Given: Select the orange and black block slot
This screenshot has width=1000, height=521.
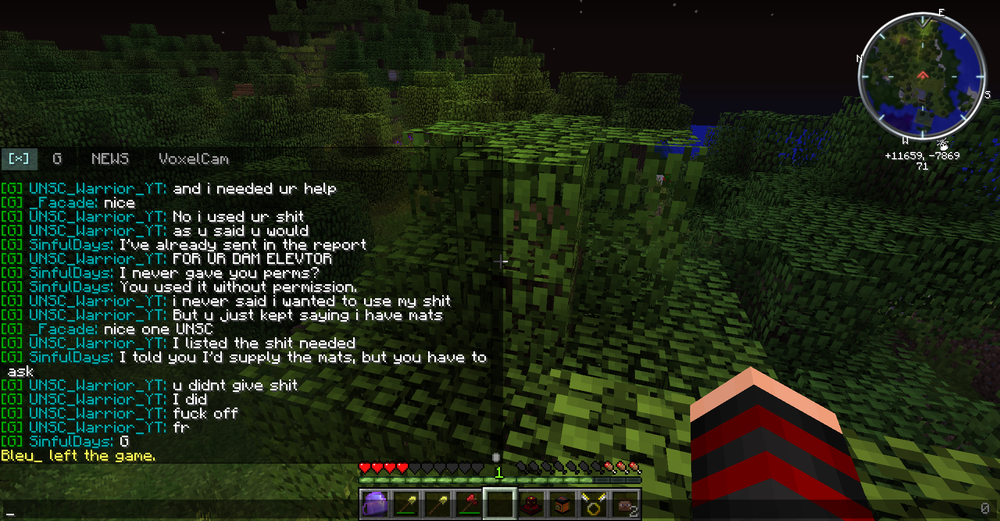Looking at the screenshot, I should tap(561, 505).
